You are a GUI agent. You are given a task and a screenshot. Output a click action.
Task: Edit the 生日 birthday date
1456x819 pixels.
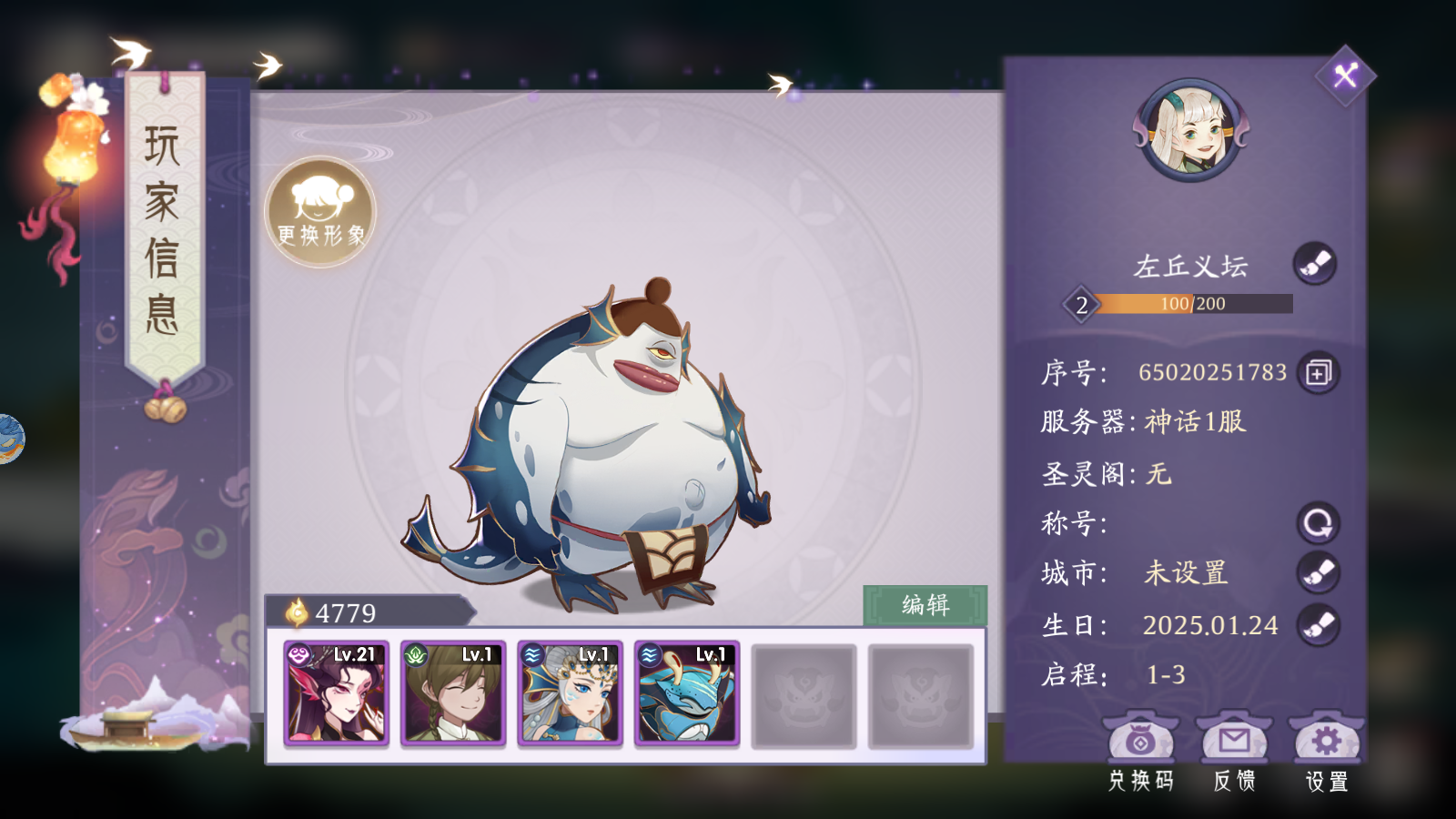(1318, 625)
